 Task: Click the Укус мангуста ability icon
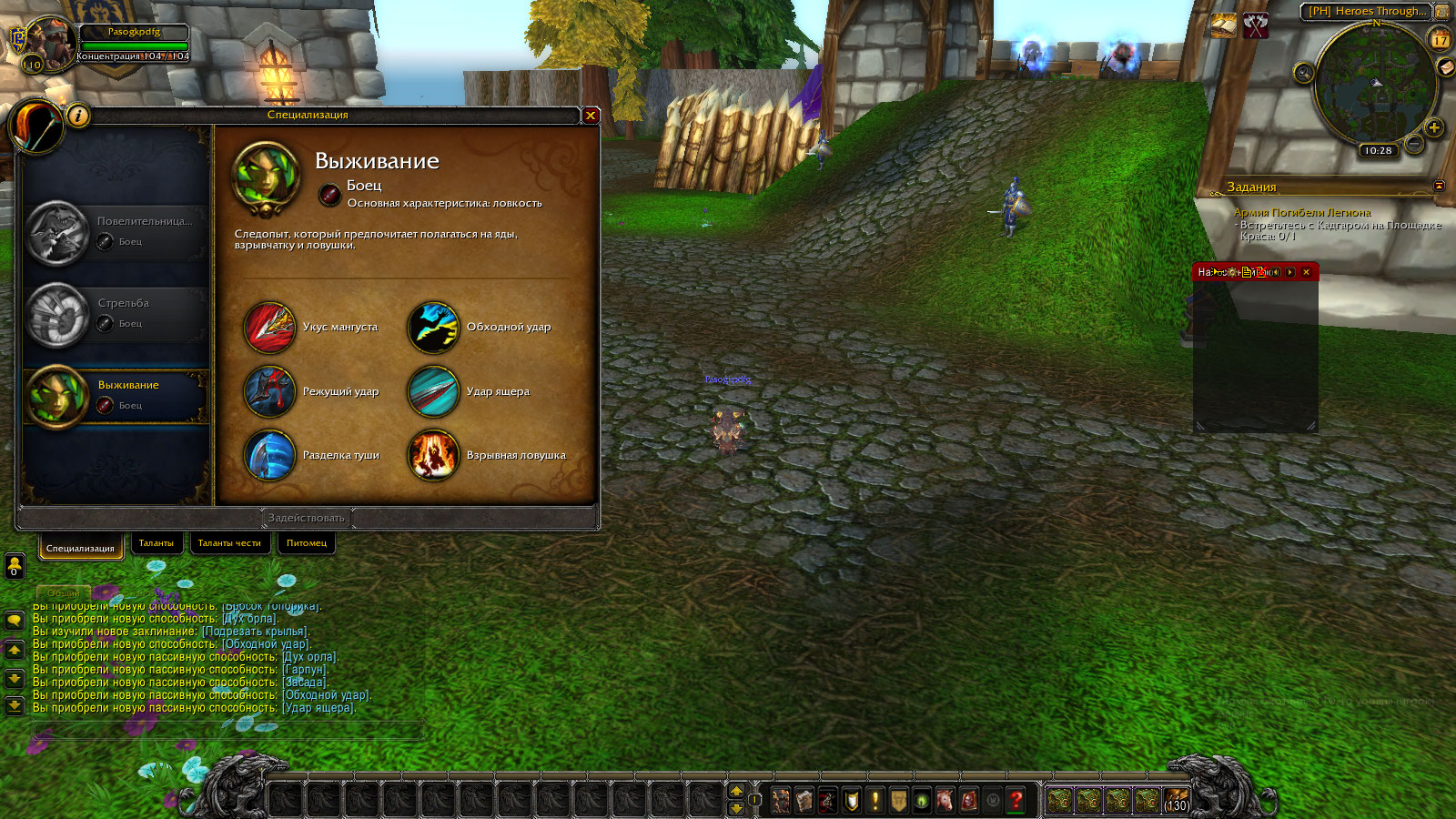[x=269, y=328]
